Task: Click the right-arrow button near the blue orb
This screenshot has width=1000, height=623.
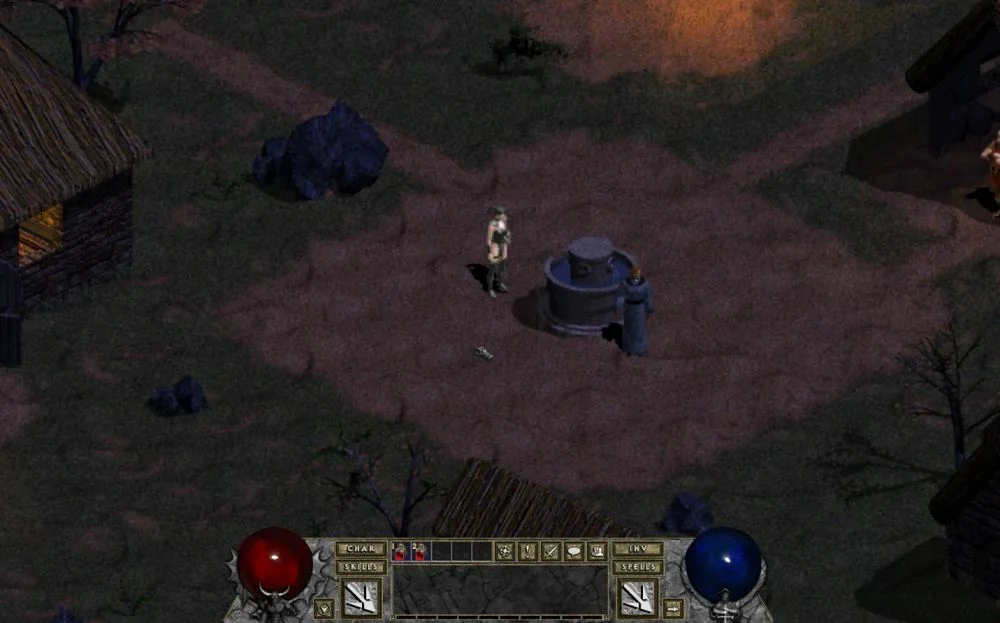Action: click(x=673, y=607)
